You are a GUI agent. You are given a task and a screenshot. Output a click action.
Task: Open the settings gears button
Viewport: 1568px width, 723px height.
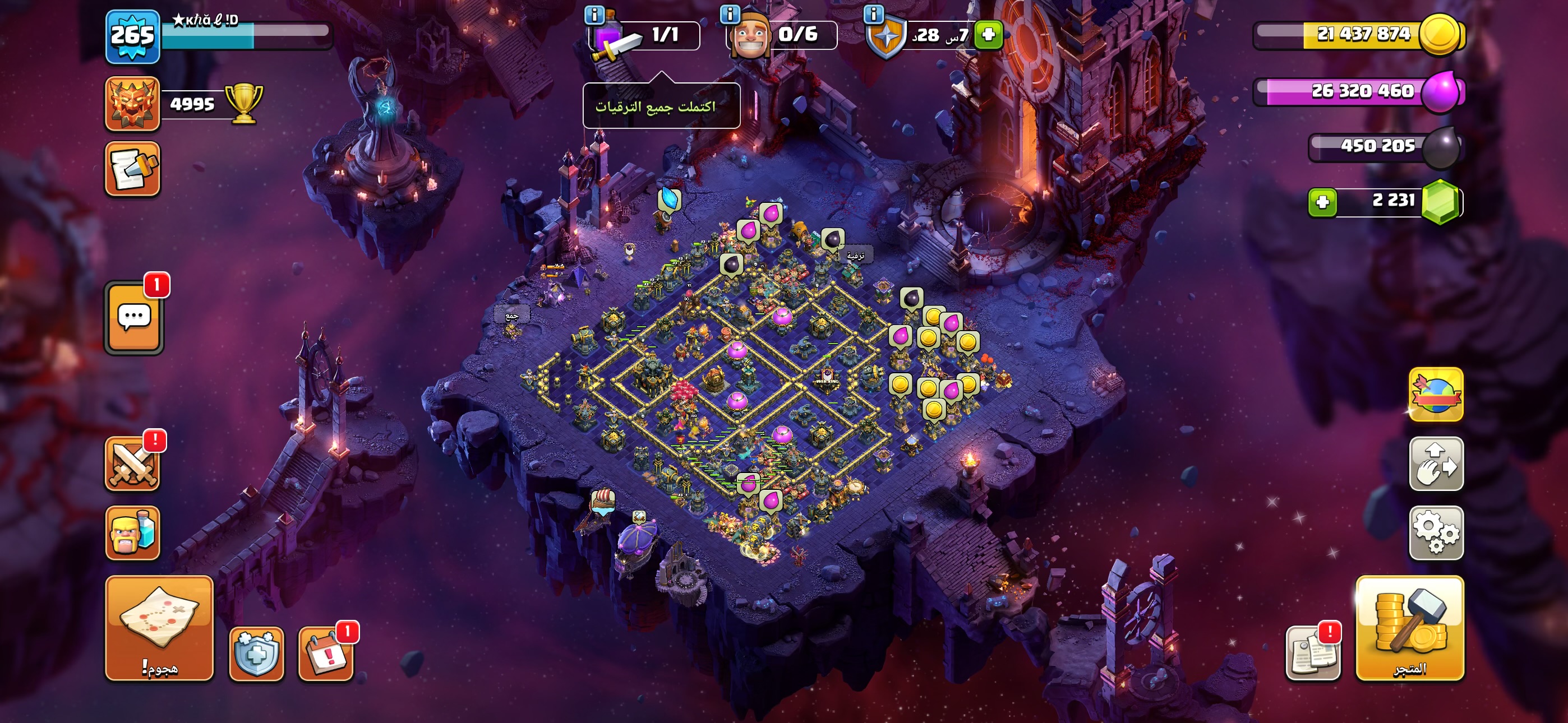pos(1436,532)
